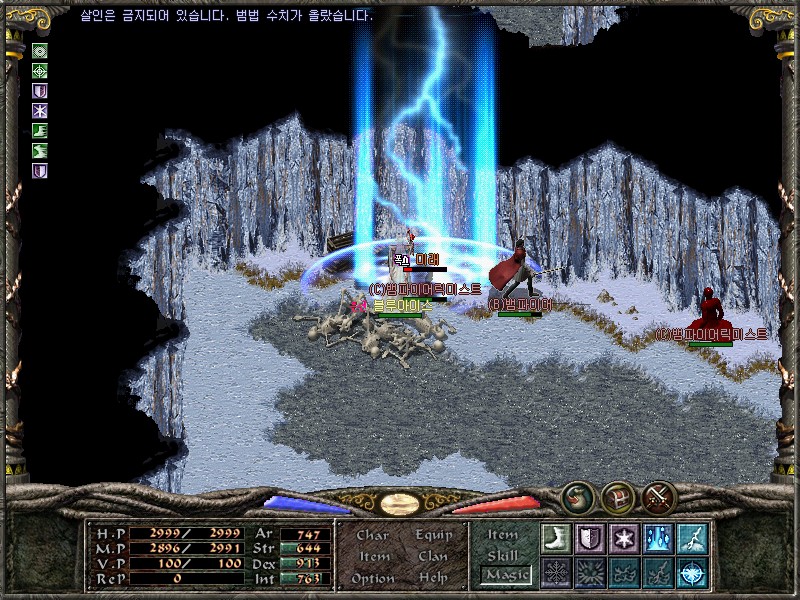800x600 pixels.
Task: Open the Item menu entry beneath Char
Action: point(373,556)
